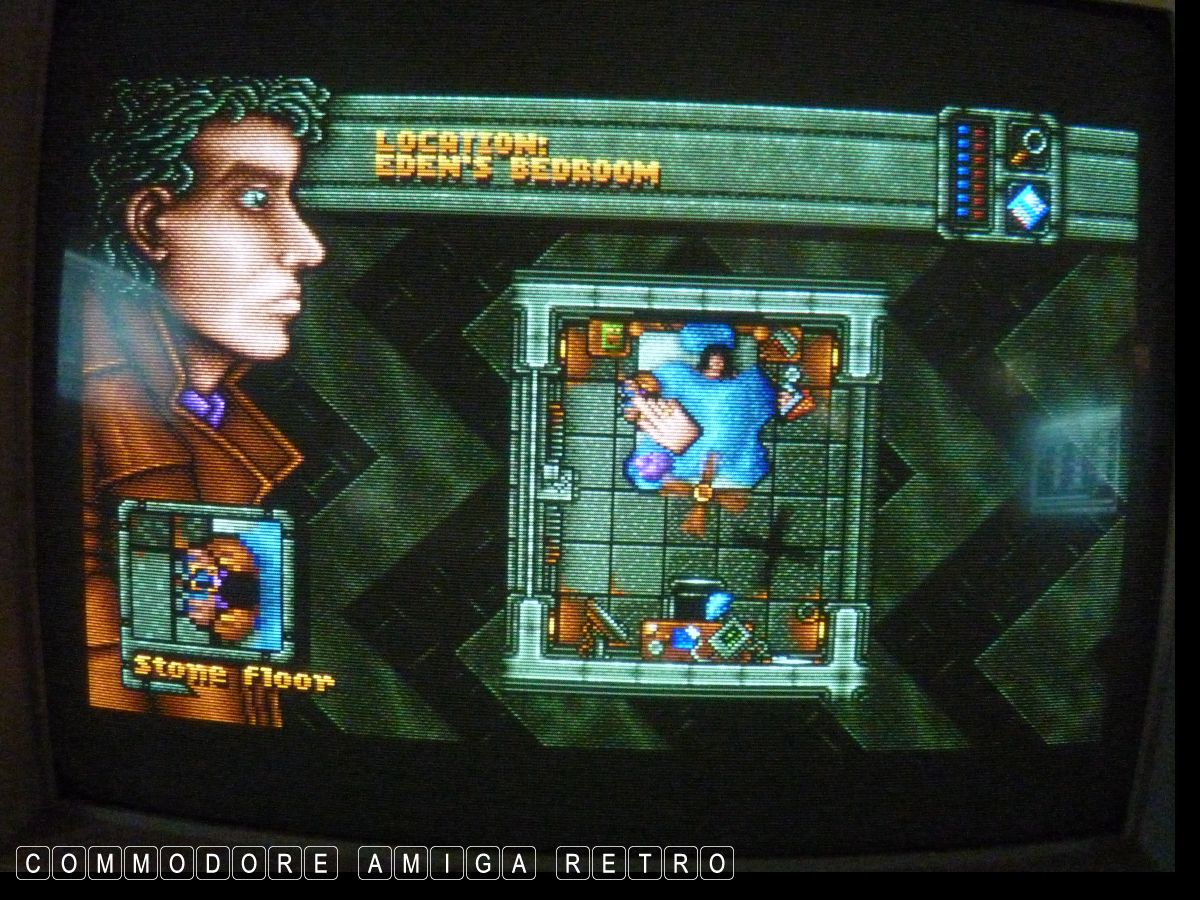Select the blue diamond icon
The image size is (1200, 900).
coord(1026,208)
